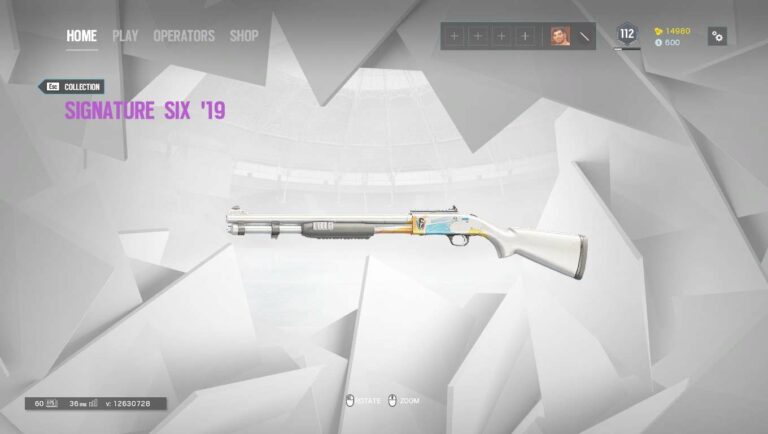Go to the Operators tab
The height and width of the screenshot is (434, 768).
183,36
